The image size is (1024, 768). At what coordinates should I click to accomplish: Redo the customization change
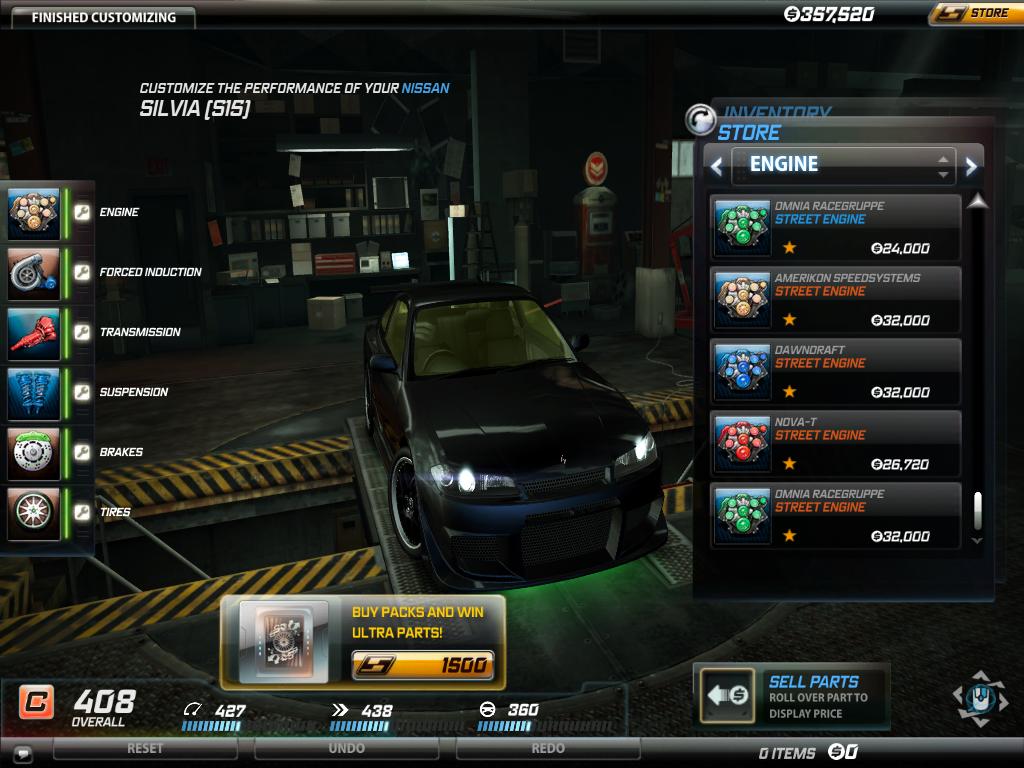click(x=548, y=748)
